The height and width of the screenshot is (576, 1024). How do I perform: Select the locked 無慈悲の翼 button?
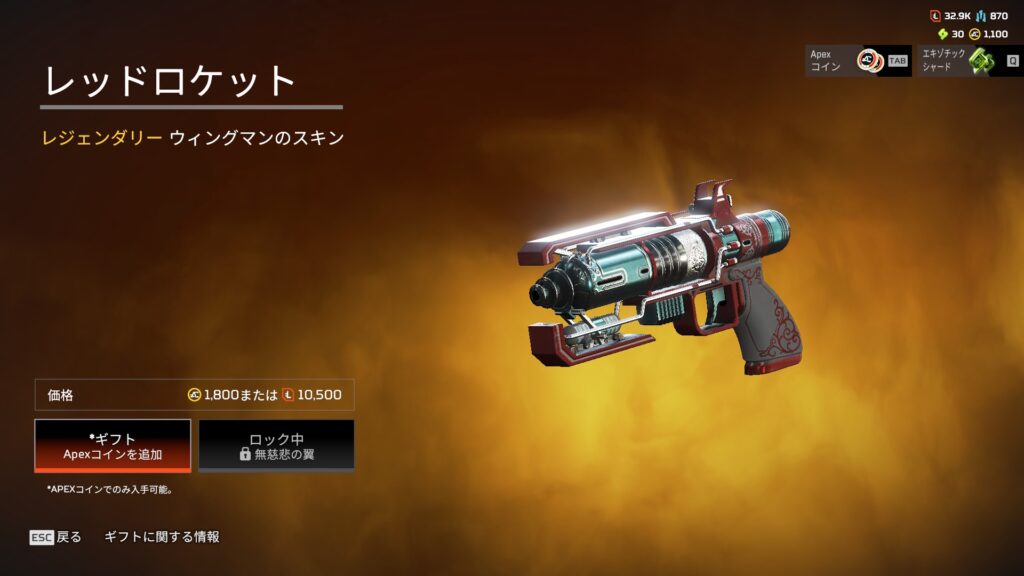(x=276, y=445)
